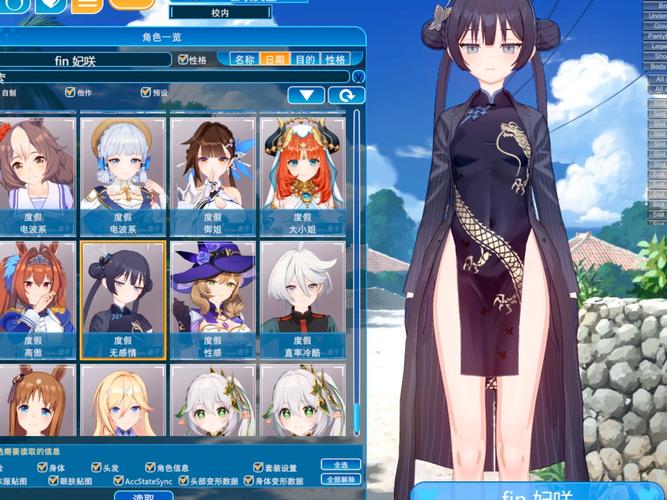Switch sorting to 日期

274,60
